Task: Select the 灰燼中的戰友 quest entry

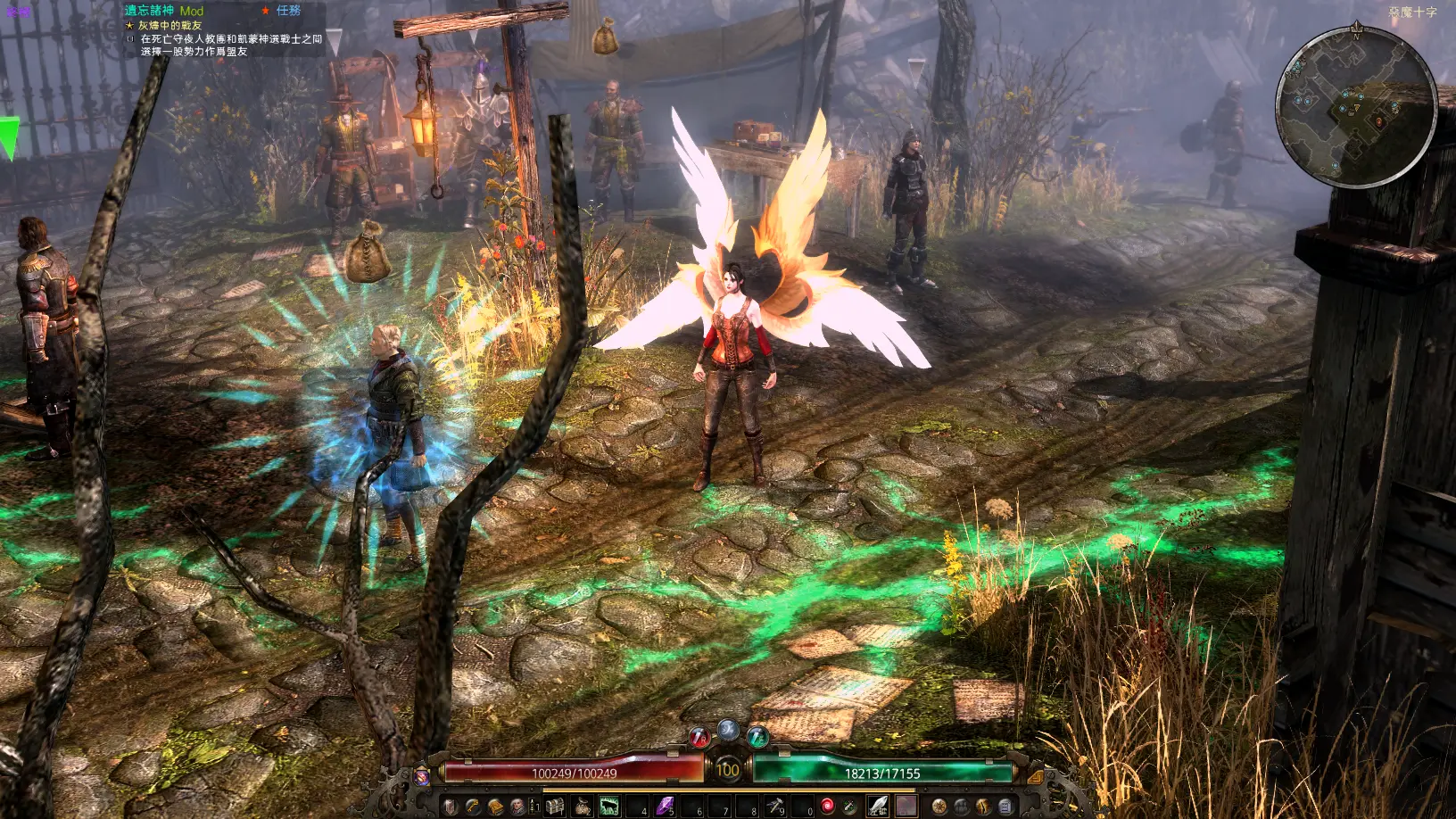Action: point(170,26)
